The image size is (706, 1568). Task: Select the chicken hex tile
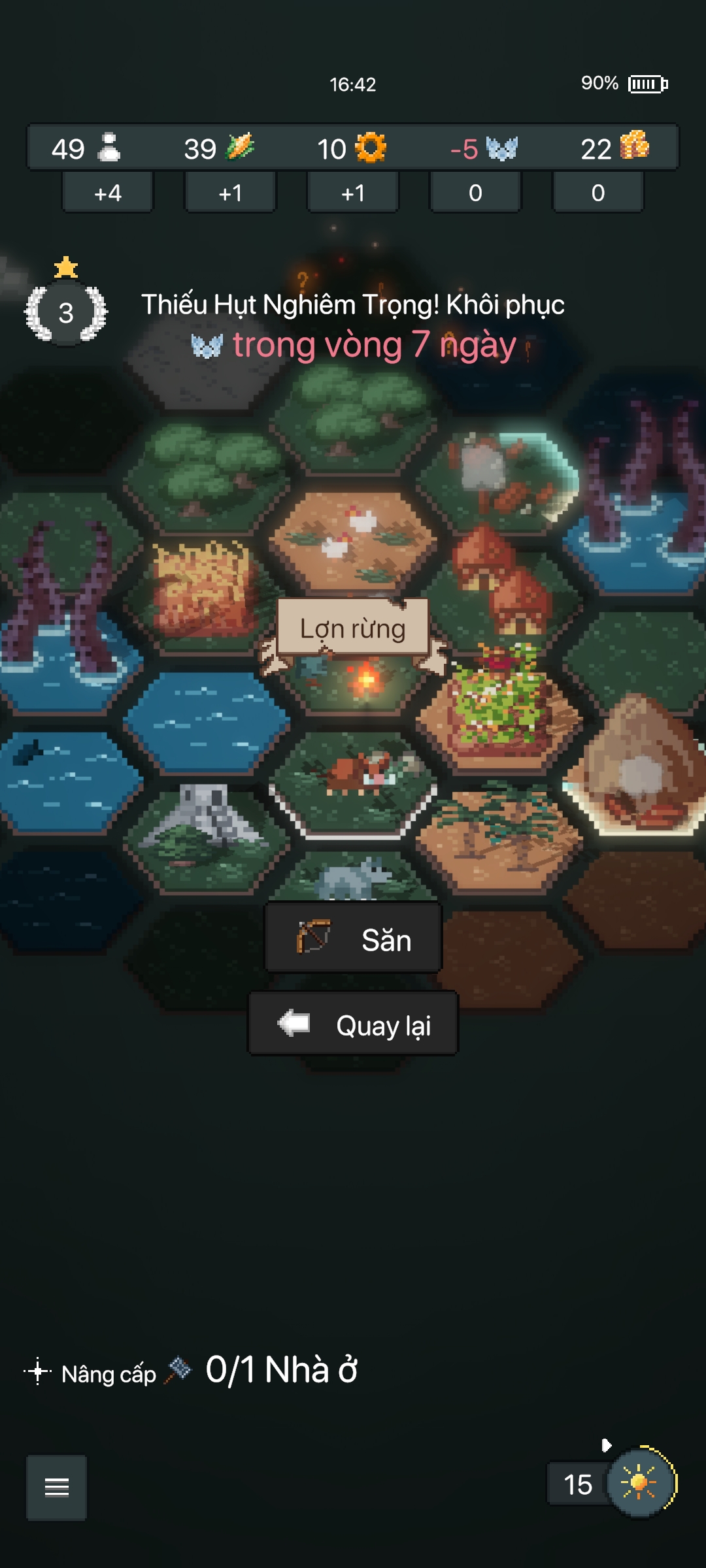353,536
